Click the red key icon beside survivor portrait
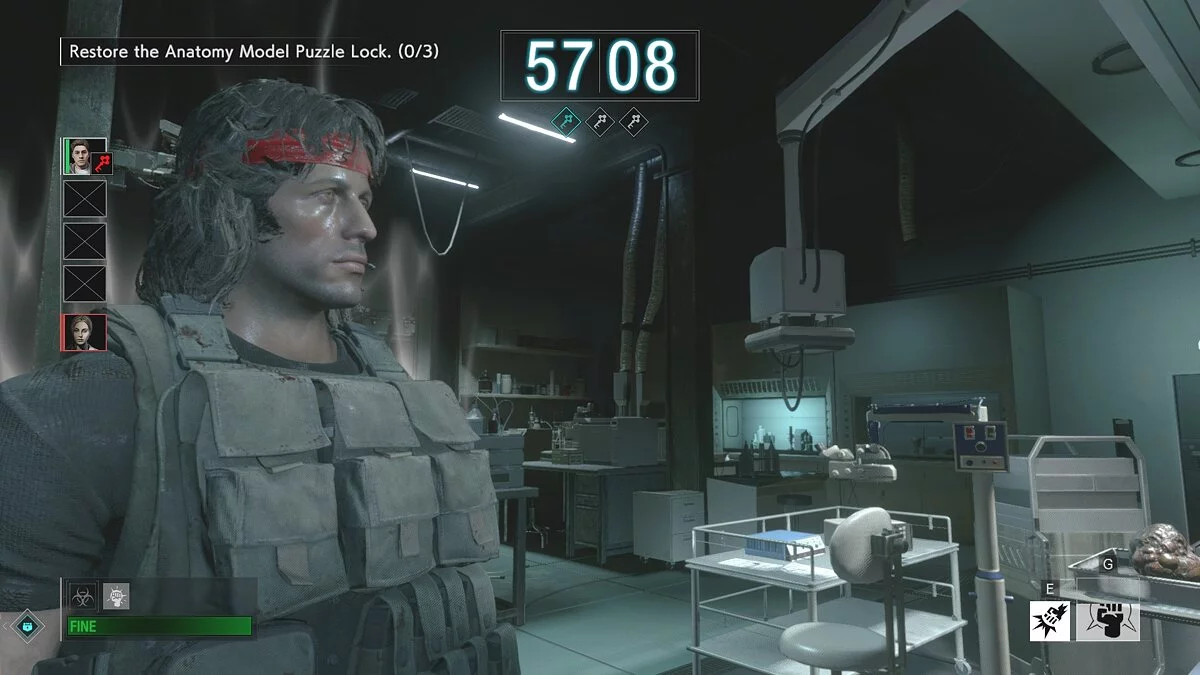1200x675 pixels. 105,161
